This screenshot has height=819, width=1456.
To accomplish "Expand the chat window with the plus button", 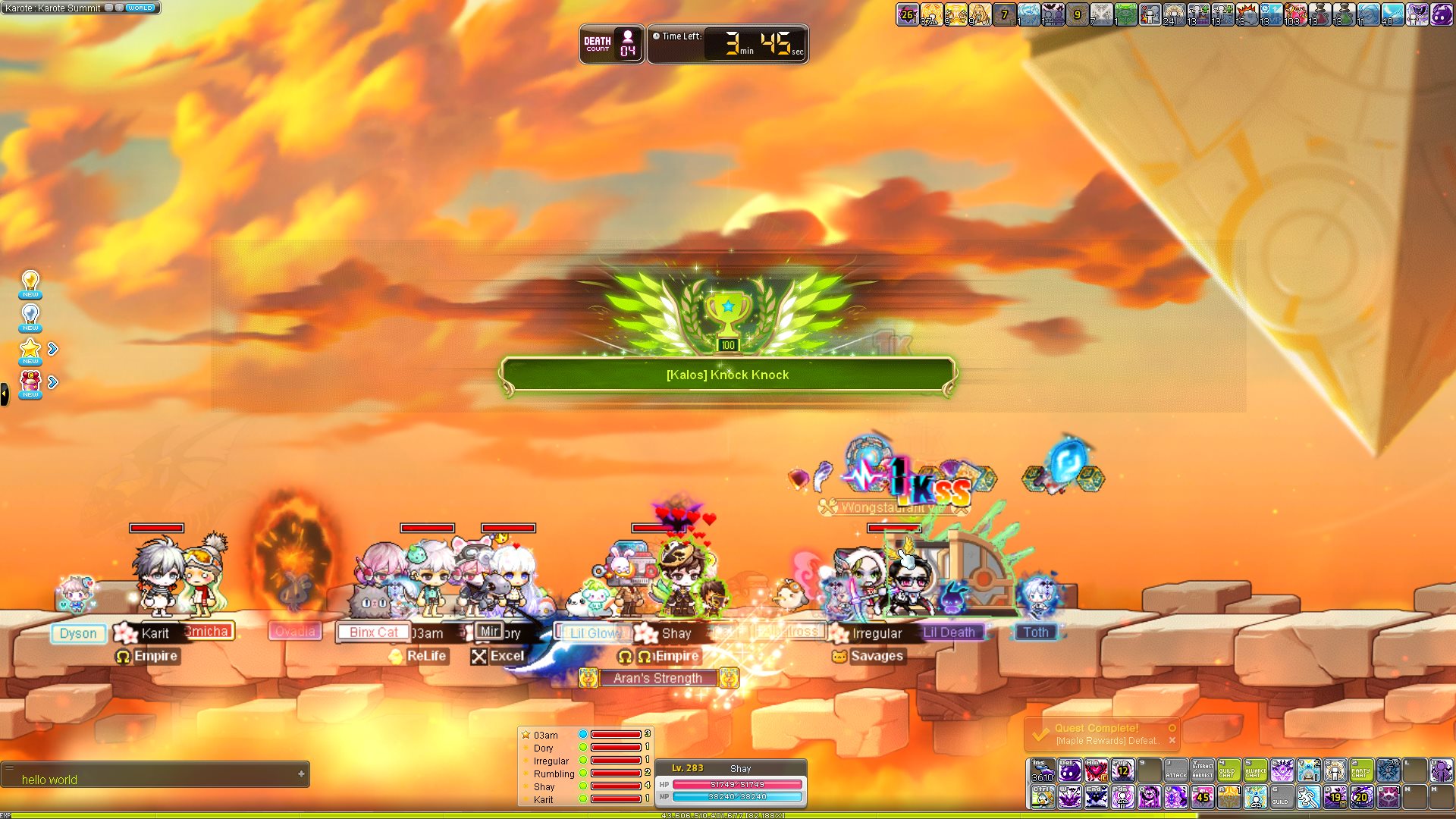I will pyautogui.click(x=301, y=774).
